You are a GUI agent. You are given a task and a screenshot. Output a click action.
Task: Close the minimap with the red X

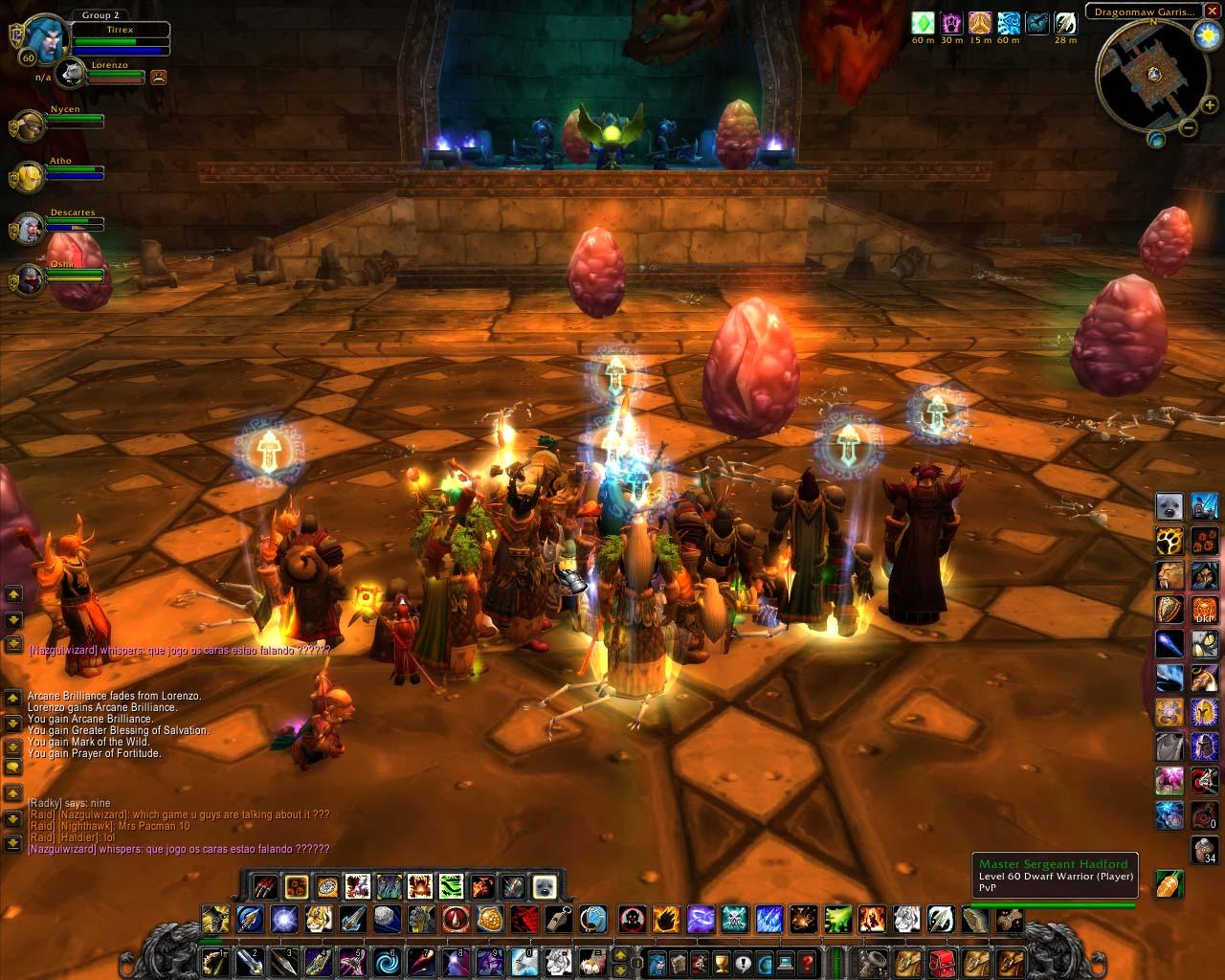1212,11
